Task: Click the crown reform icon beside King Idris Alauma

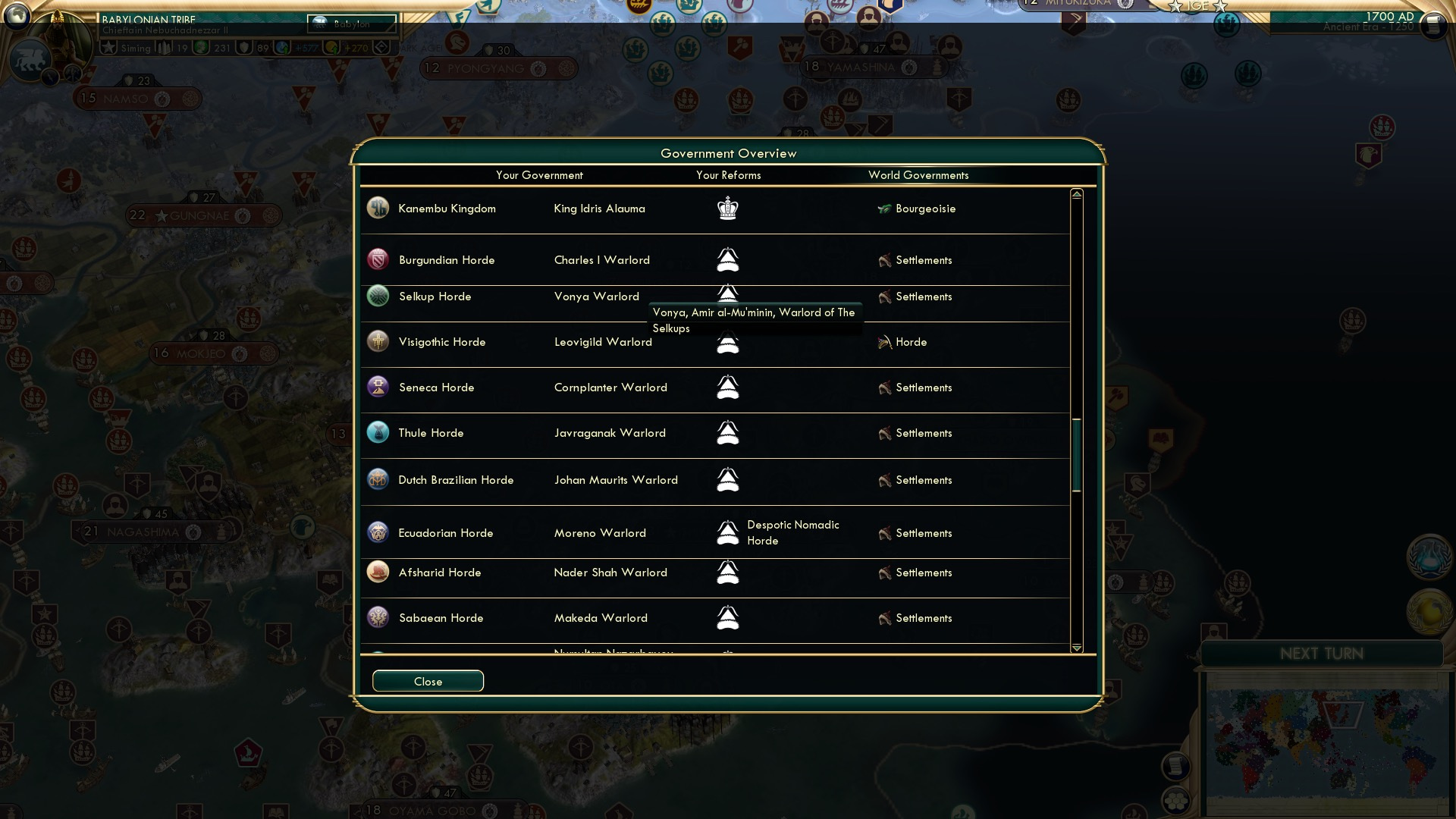Action: pos(727,209)
